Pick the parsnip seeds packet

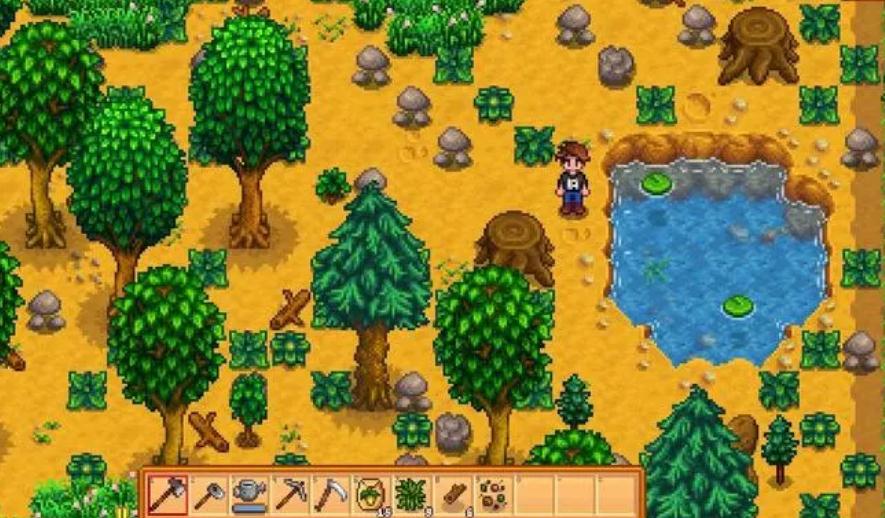371,494
